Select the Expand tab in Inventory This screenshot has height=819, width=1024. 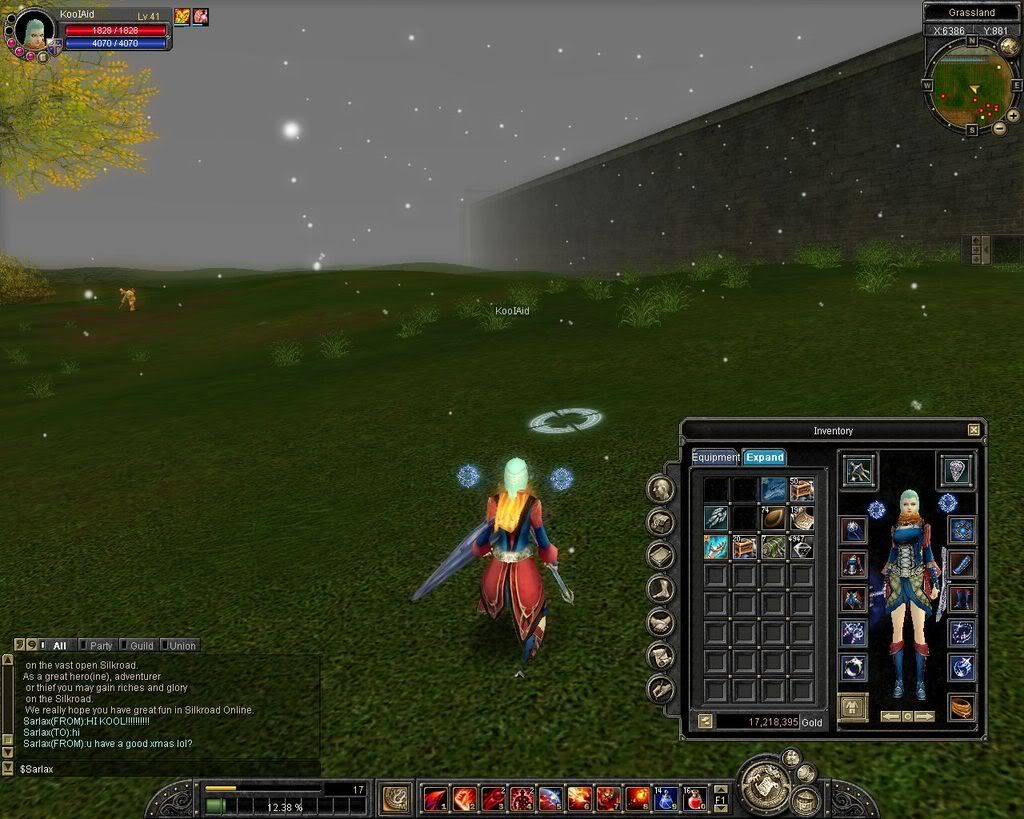pyautogui.click(x=764, y=457)
